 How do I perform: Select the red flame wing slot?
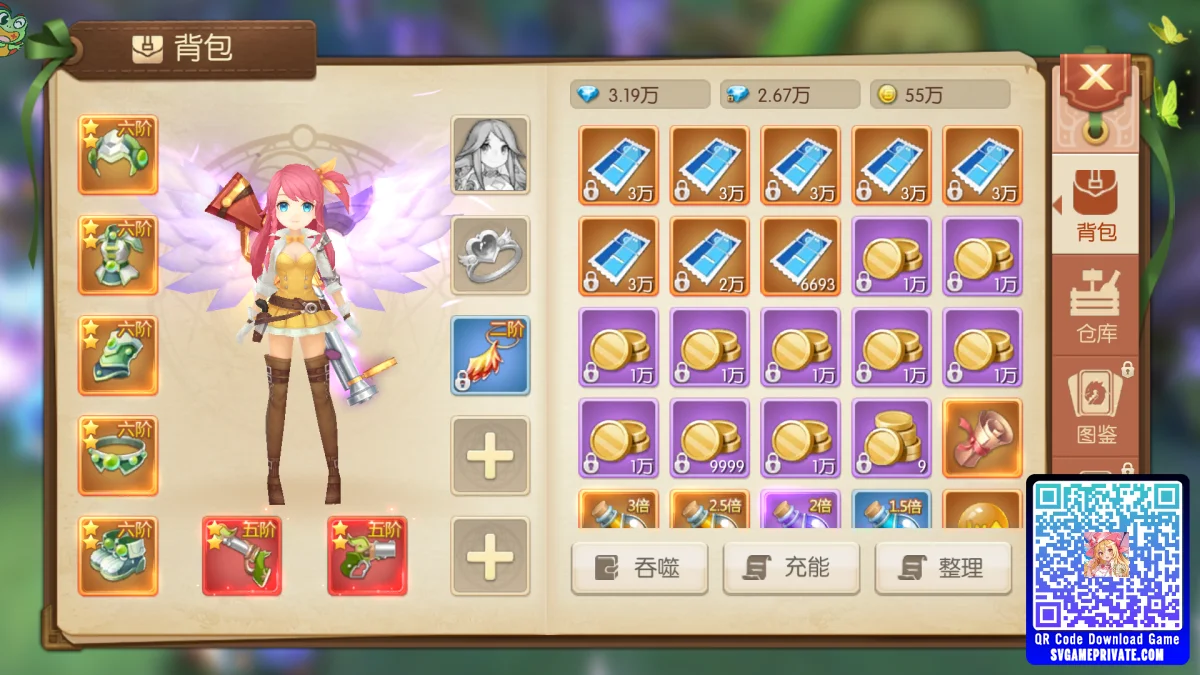click(490, 356)
